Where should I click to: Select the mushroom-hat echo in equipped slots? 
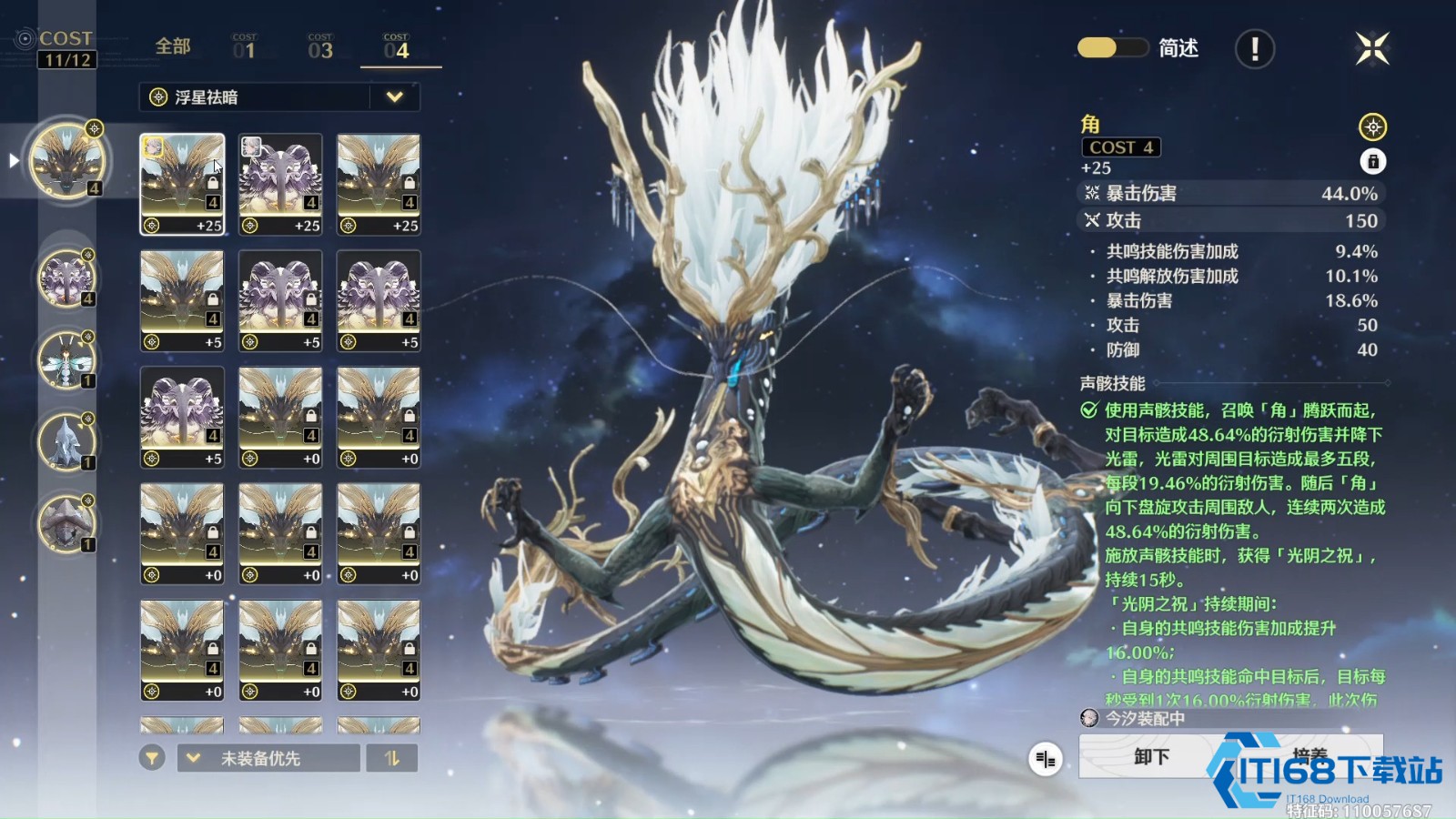tap(66, 523)
